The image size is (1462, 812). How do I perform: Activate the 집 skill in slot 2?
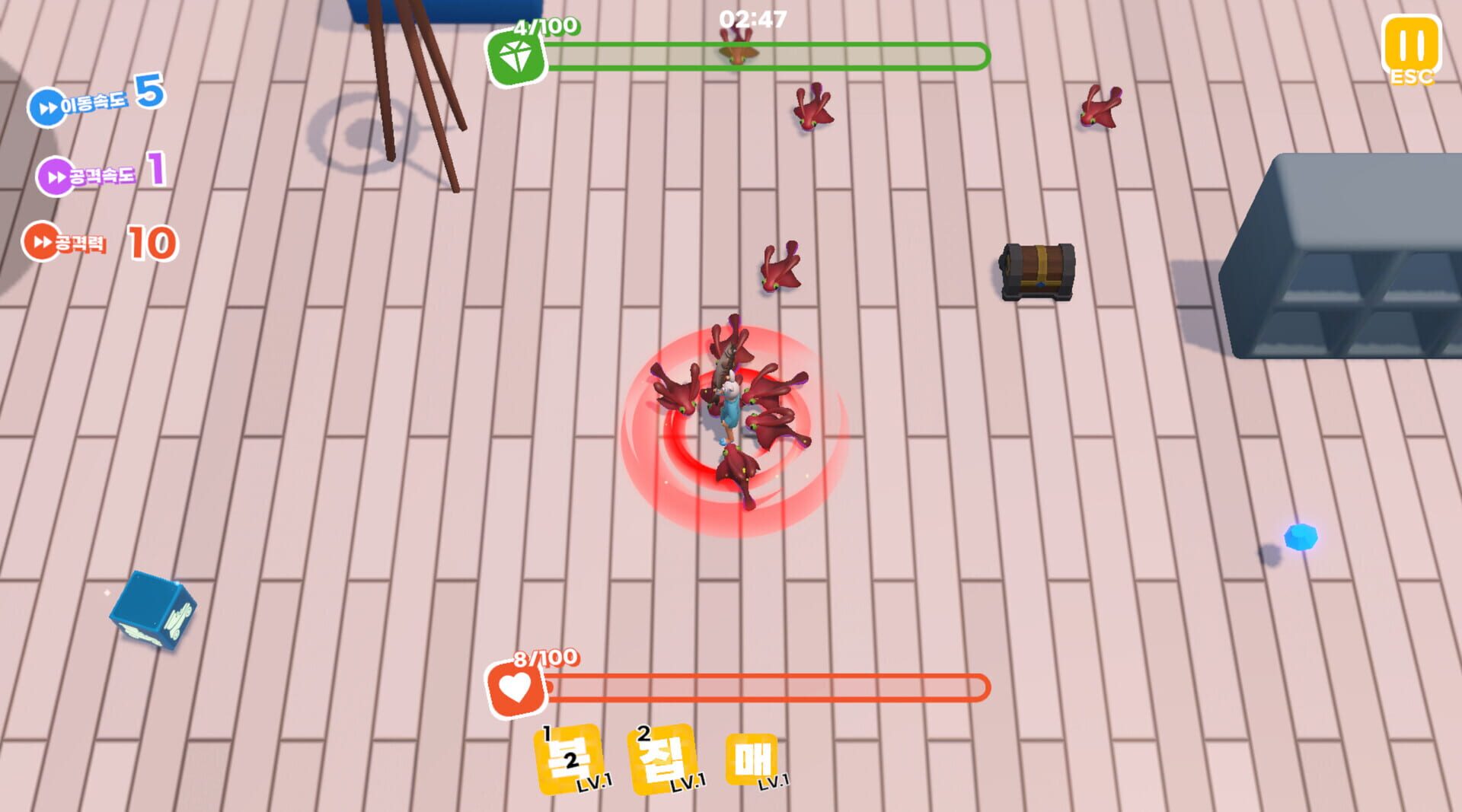[x=659, y=761]
